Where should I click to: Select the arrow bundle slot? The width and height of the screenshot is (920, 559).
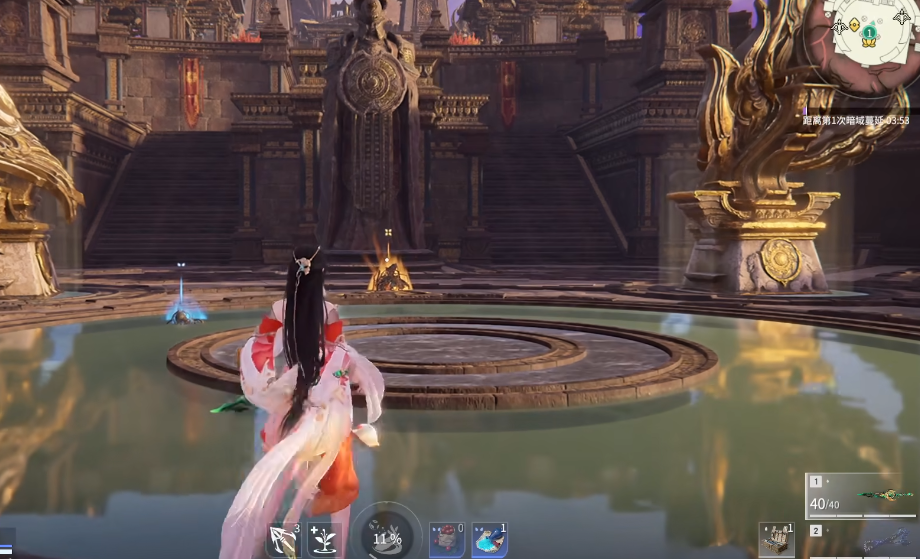[x=283, y=540]
